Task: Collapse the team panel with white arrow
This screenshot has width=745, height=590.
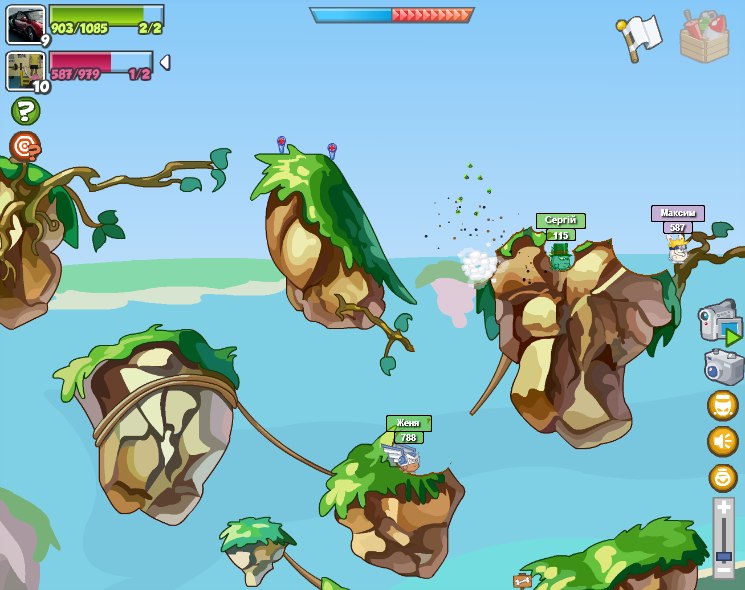Action: click(165, 62)
